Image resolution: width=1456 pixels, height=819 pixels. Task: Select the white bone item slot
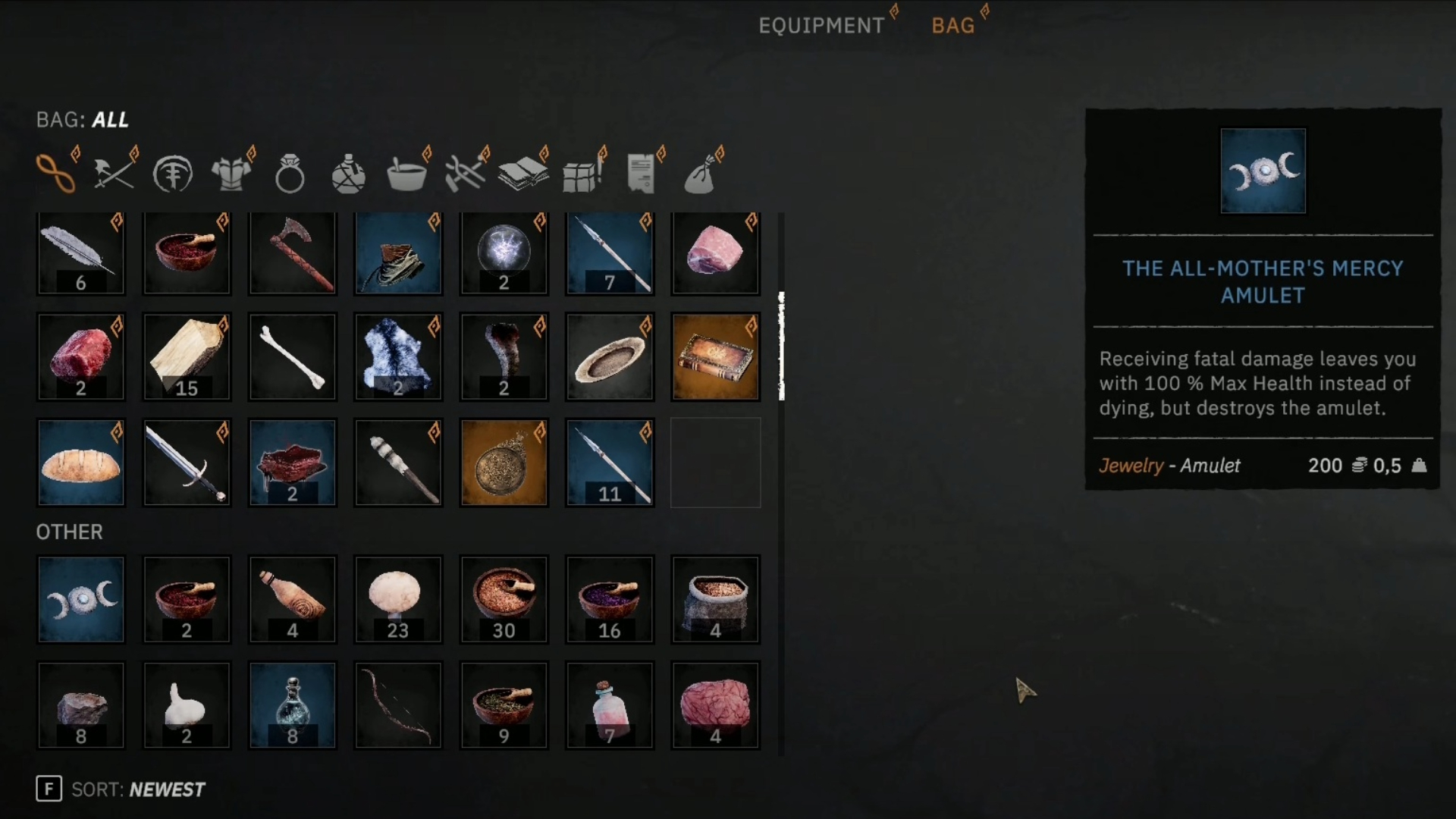point(293,357)
